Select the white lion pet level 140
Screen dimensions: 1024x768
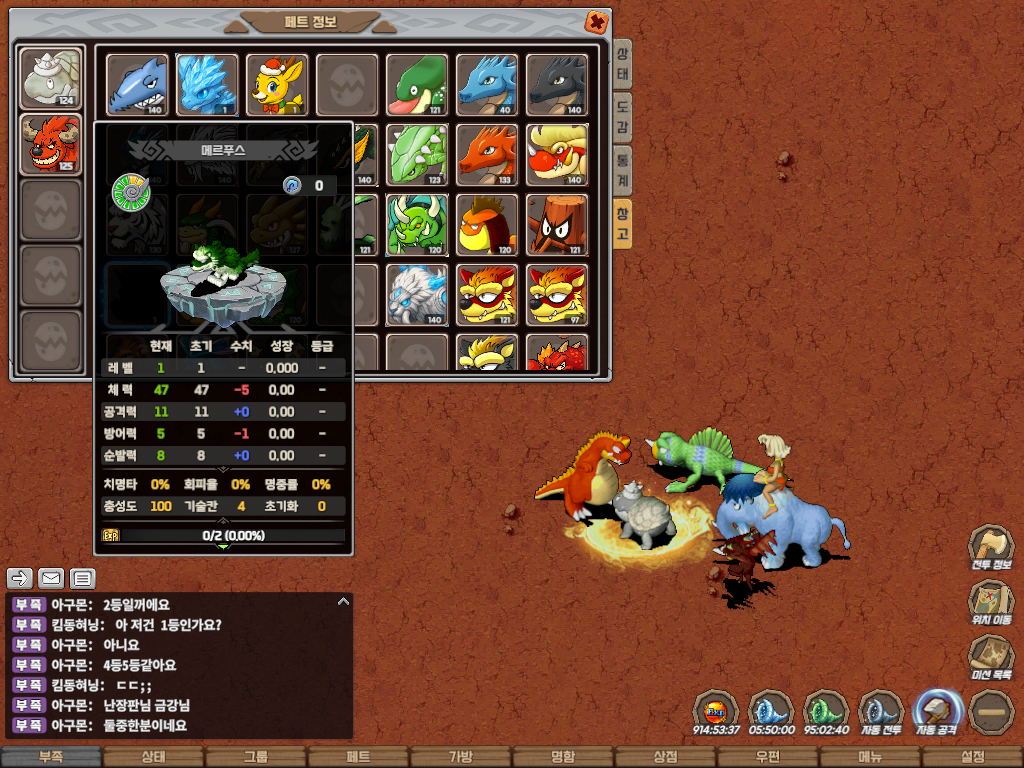pyautogui.click(x=417, y=294)
